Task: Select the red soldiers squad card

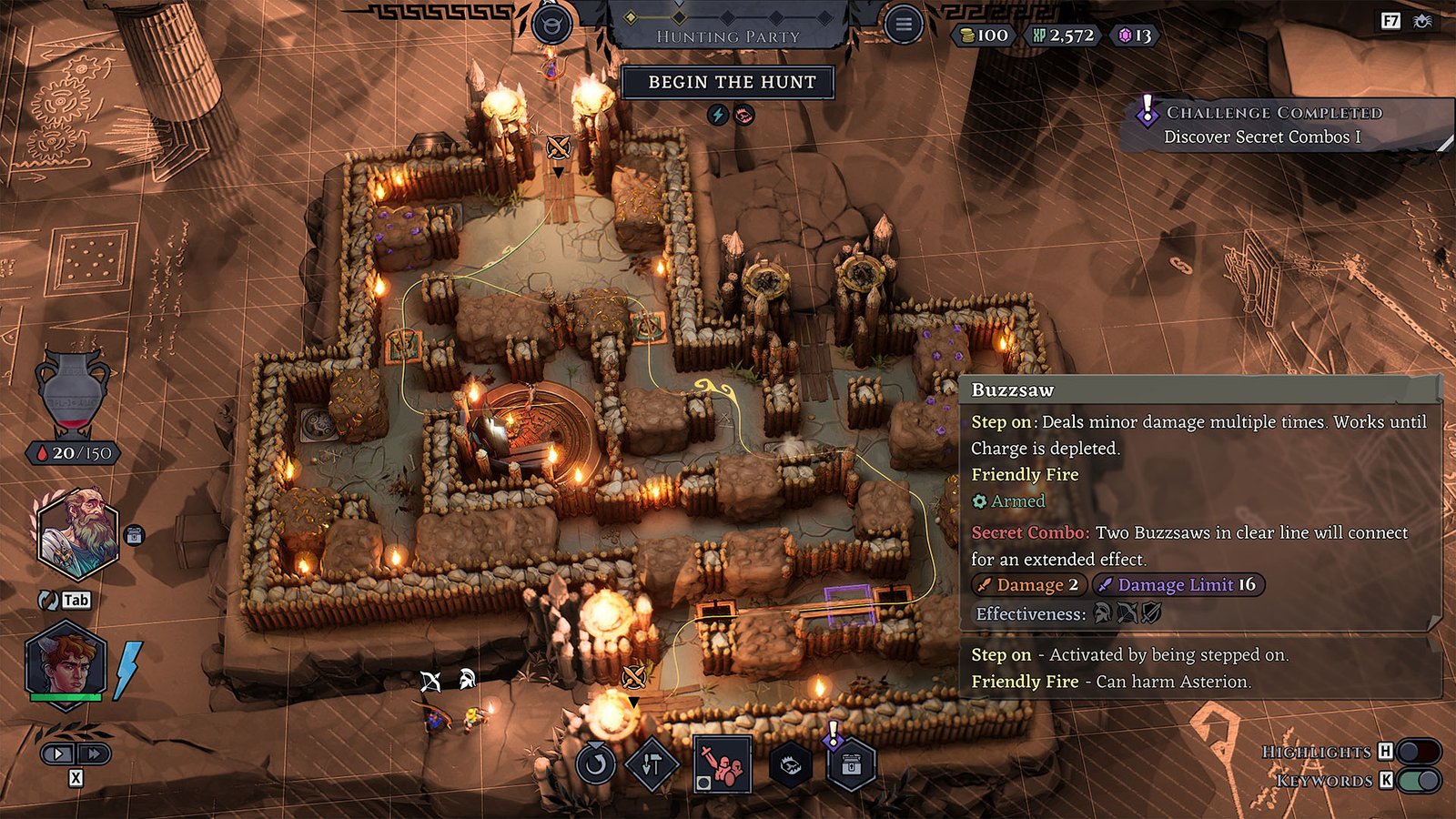Action: [723, 764]
